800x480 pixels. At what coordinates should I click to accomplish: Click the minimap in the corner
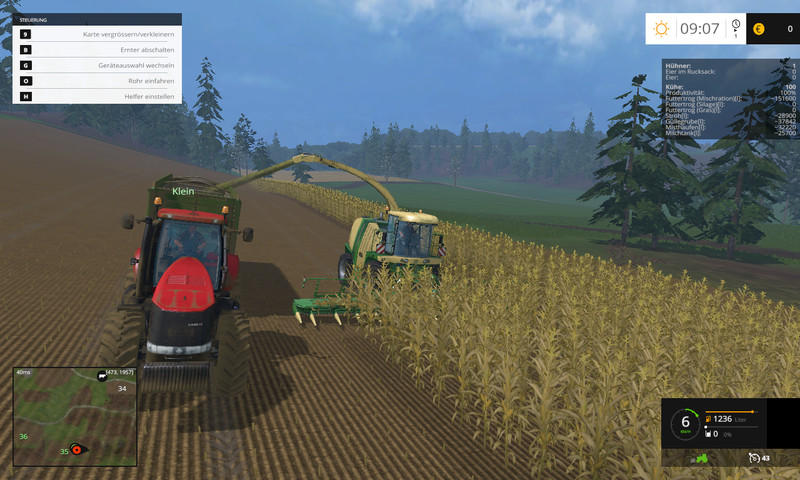(x=75, y=417)
